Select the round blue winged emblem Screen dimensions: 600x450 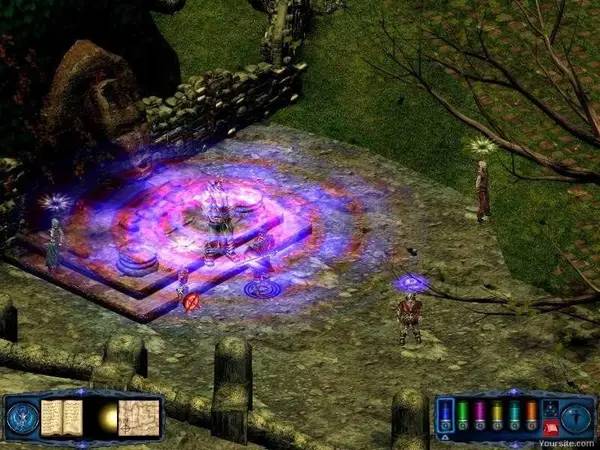[22, 417]
